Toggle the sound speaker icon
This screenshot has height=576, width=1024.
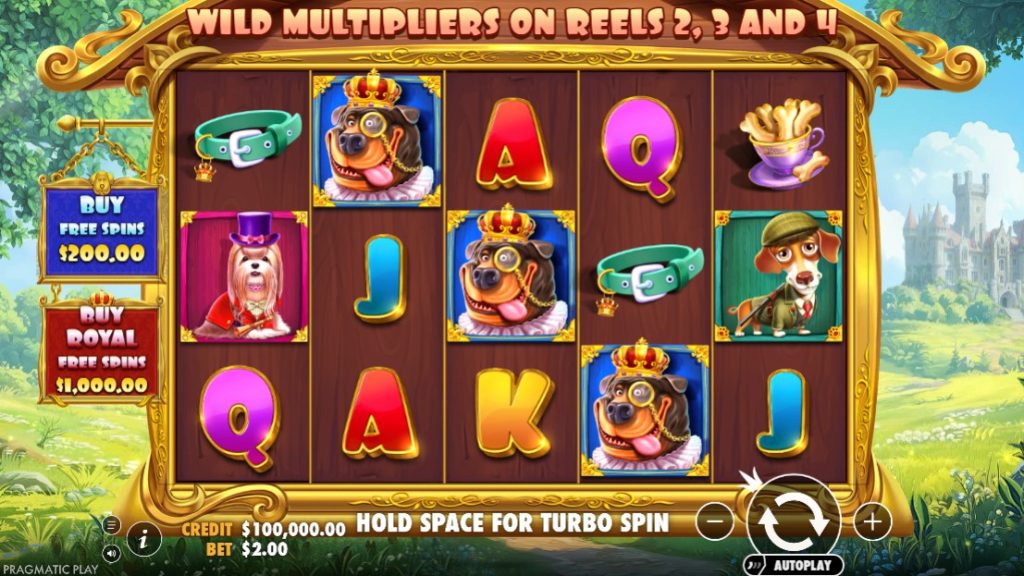[x=112, y=551]
